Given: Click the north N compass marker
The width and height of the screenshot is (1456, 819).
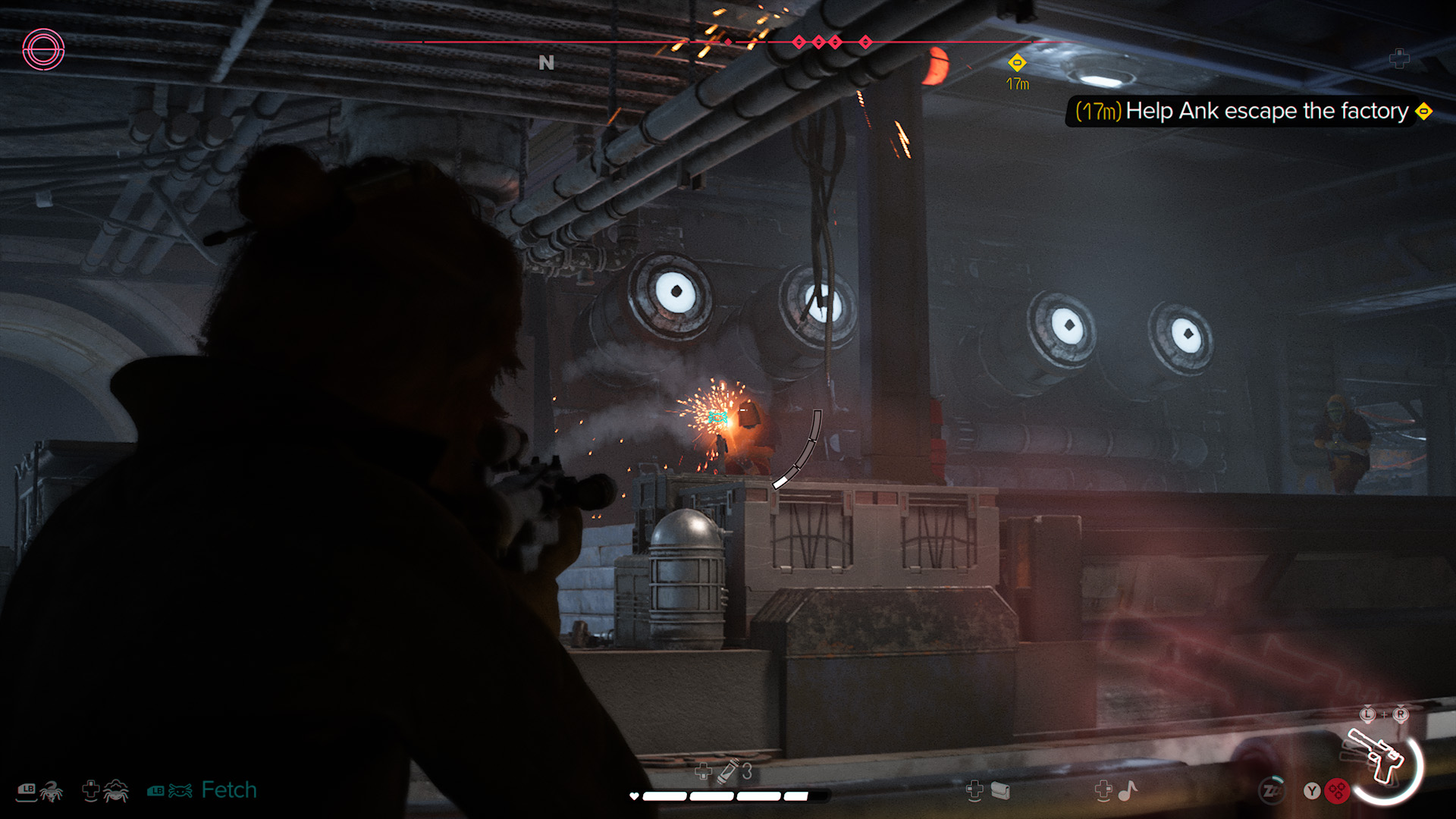Looking at the screenshot, I should (546, 63).
